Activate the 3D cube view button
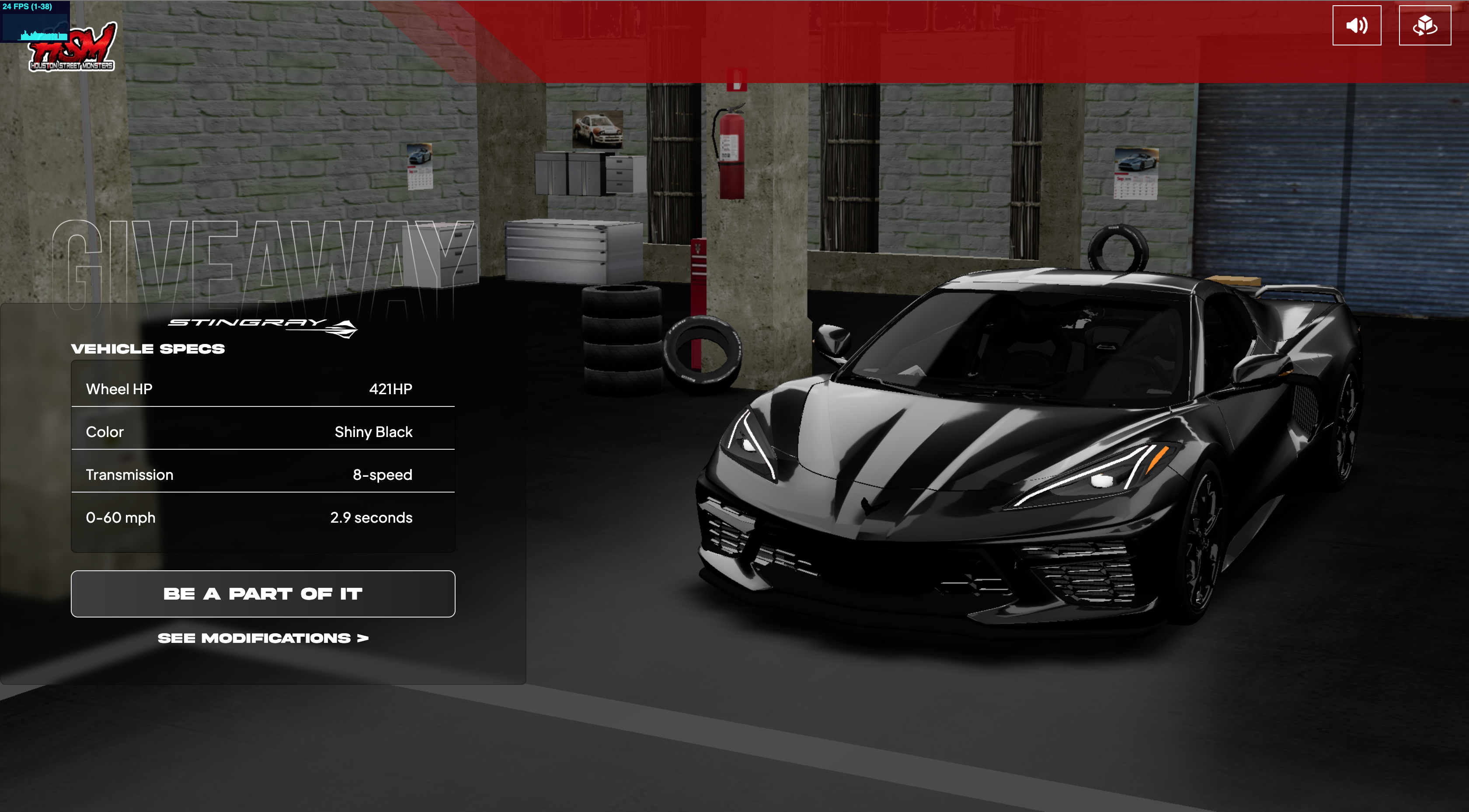Screen dimensions: 1469x812 point(1424,26)
